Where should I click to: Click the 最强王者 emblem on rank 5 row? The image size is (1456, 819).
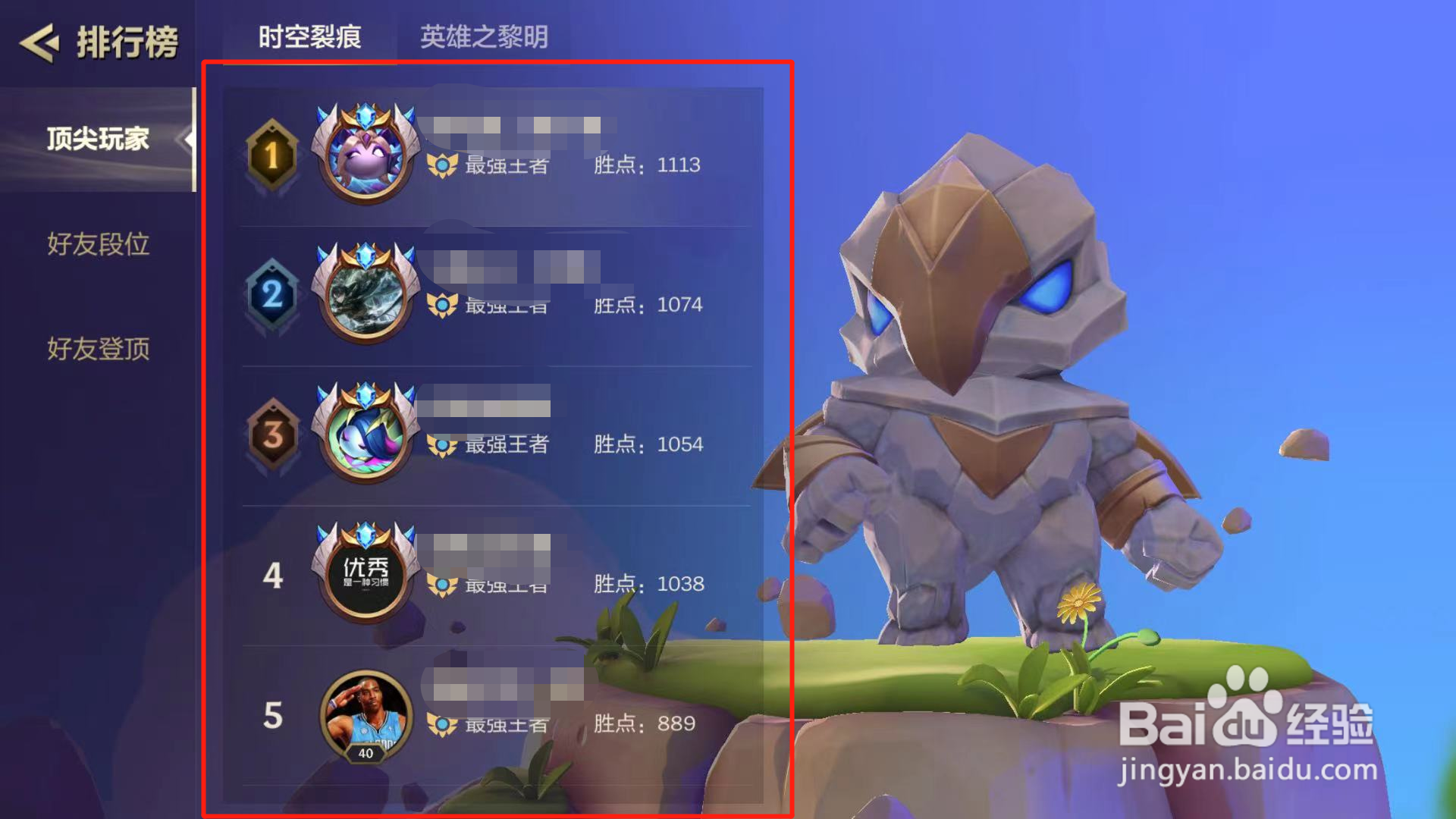(x=442, y=725)
